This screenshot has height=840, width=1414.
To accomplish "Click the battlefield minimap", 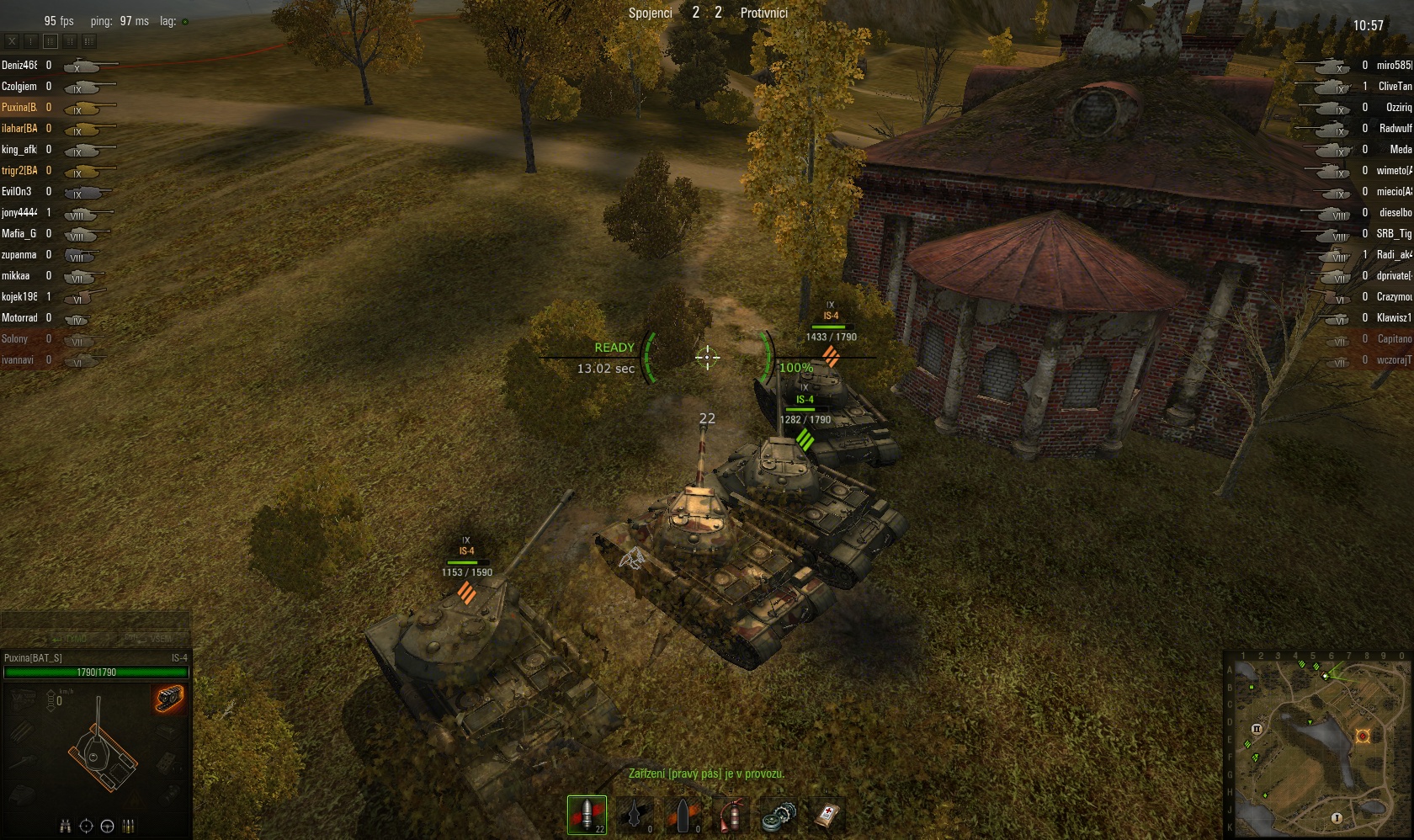I will pyautogui.click(x=1318, y=744).
